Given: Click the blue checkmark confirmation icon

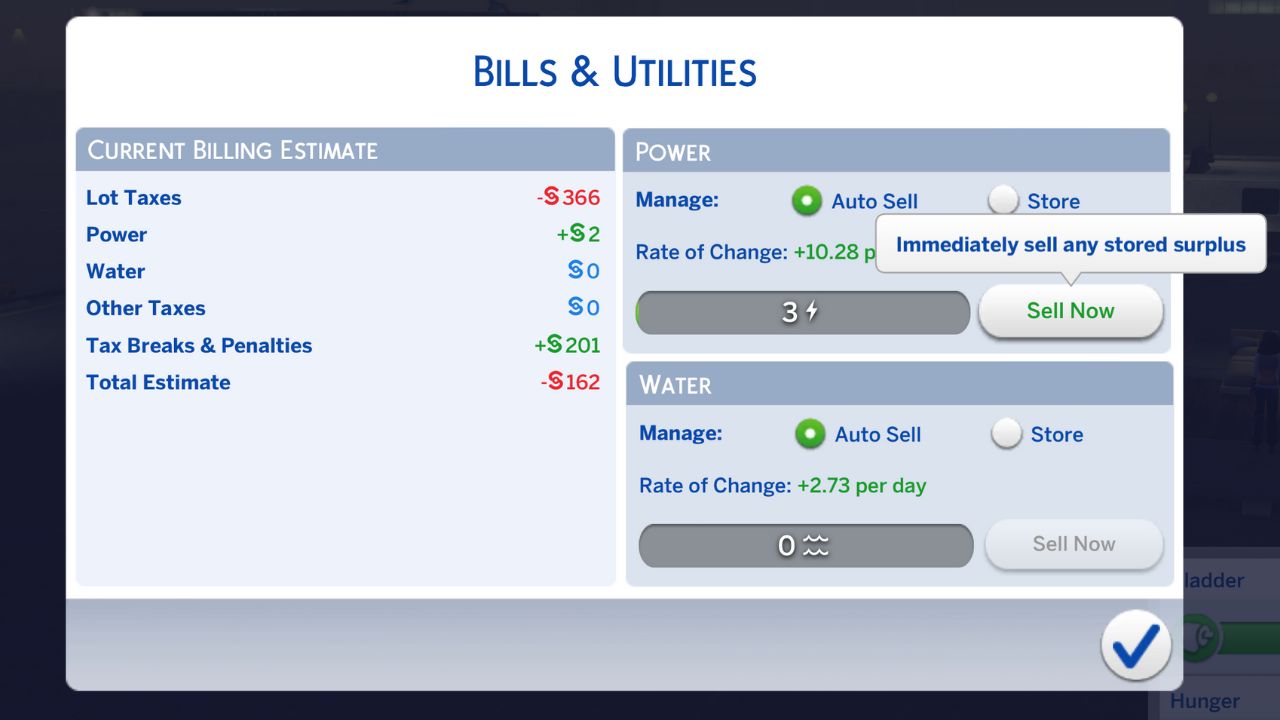Looking at the screenshot, I should [x=1135, y=646].
